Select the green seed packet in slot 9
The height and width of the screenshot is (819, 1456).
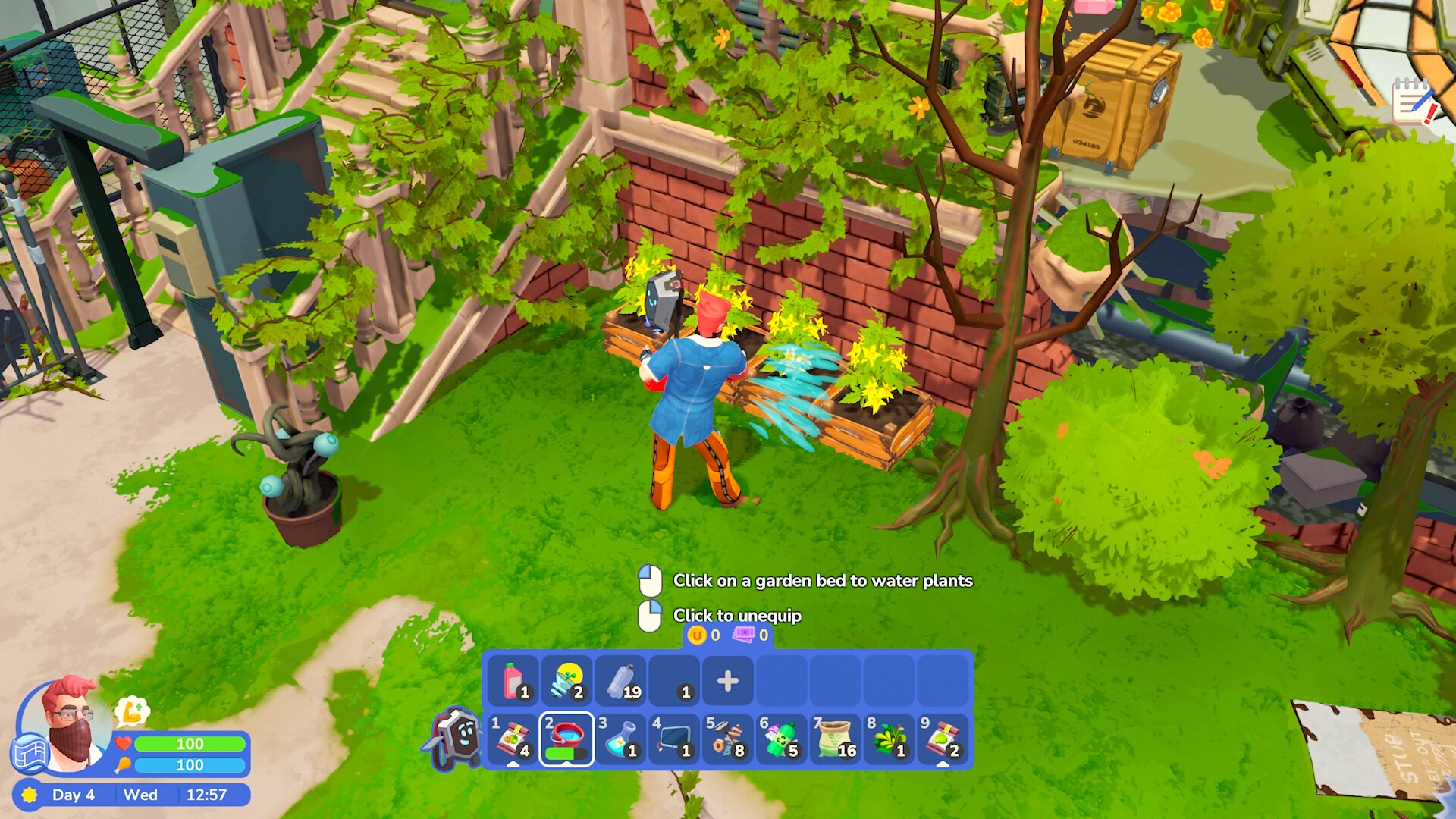[942, 739]
